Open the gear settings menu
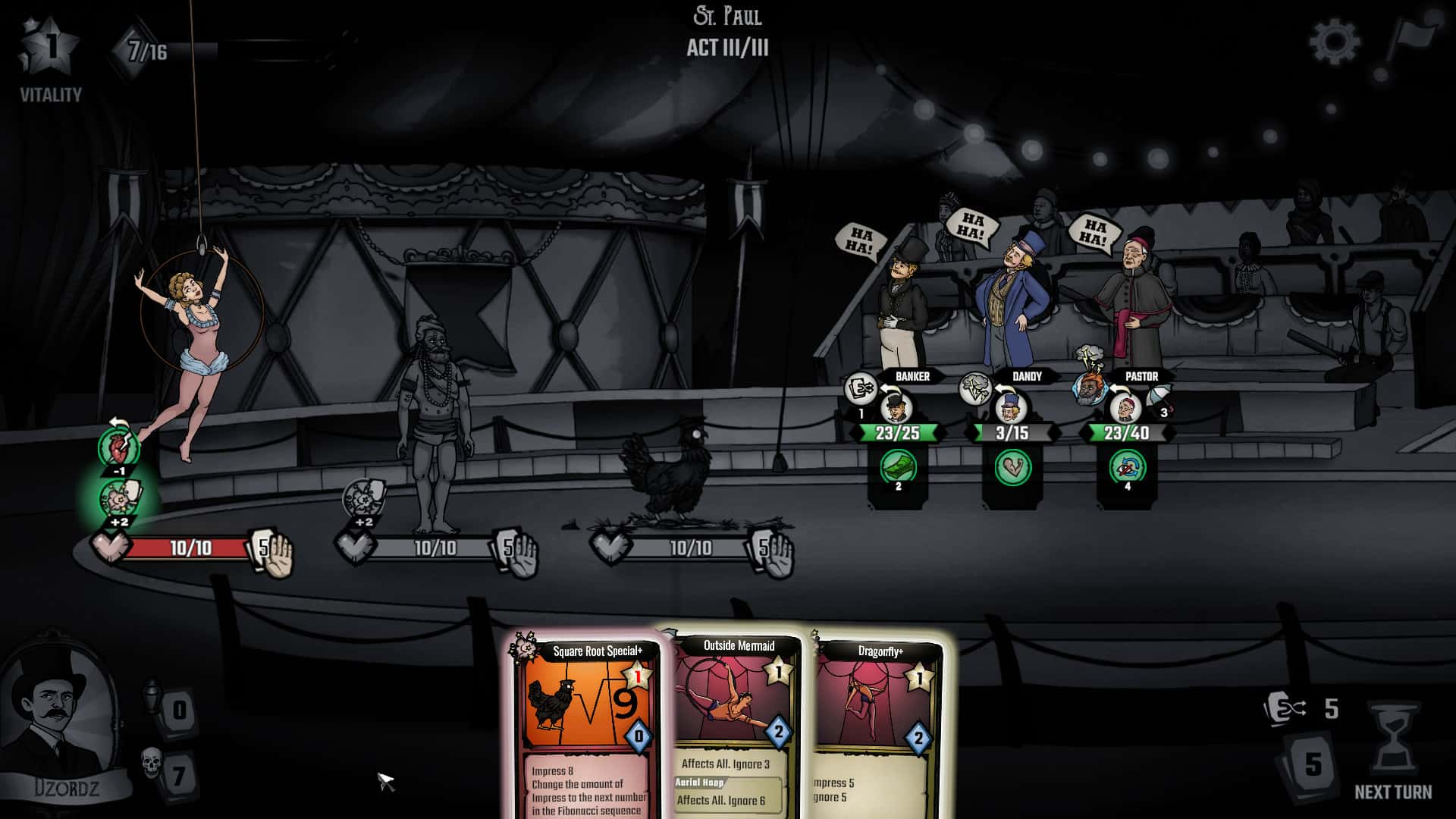 coord(1335,41)
